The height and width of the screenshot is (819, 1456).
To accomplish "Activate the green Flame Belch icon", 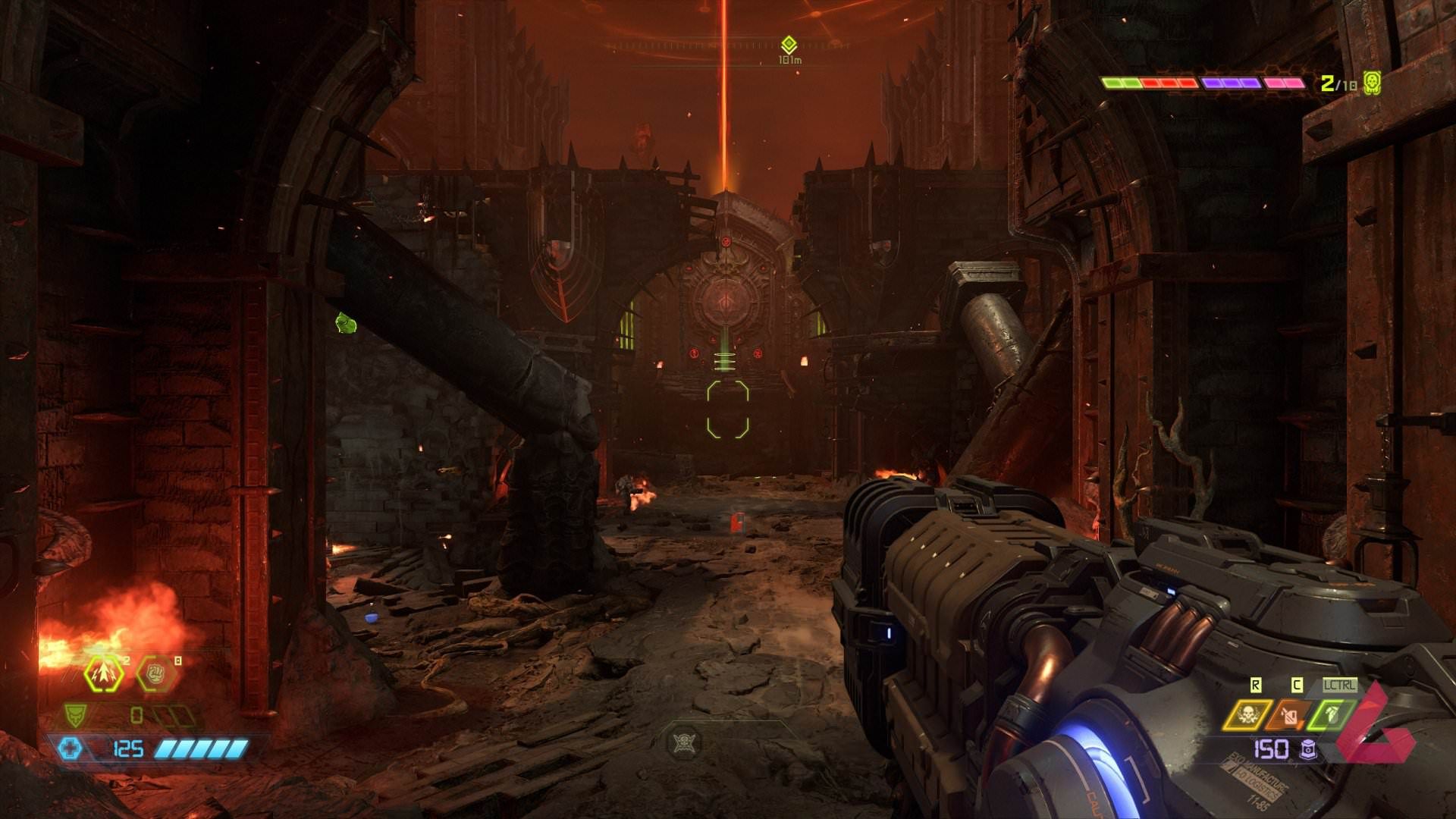I will 1331,714.
